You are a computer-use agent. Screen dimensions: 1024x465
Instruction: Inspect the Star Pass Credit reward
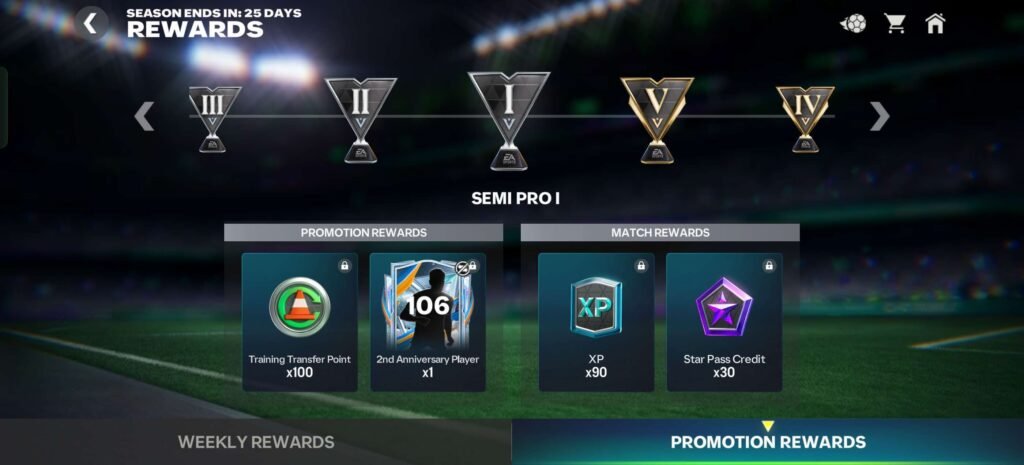[724, 321]
